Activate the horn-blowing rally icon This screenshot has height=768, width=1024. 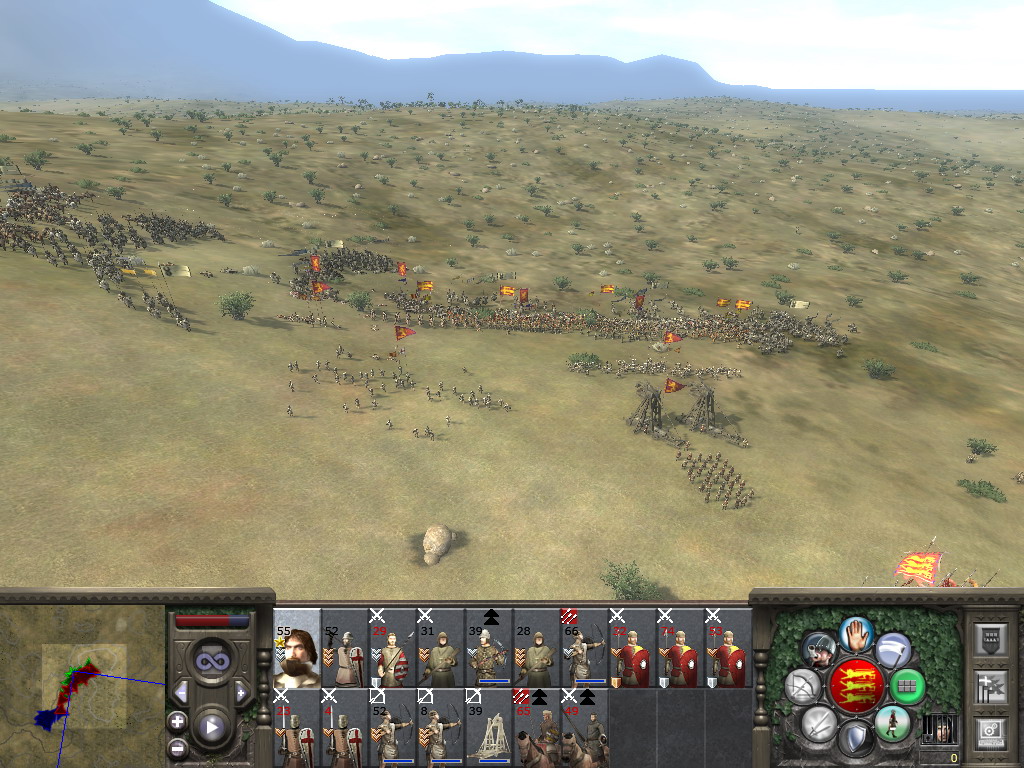(x=819, y=650)
